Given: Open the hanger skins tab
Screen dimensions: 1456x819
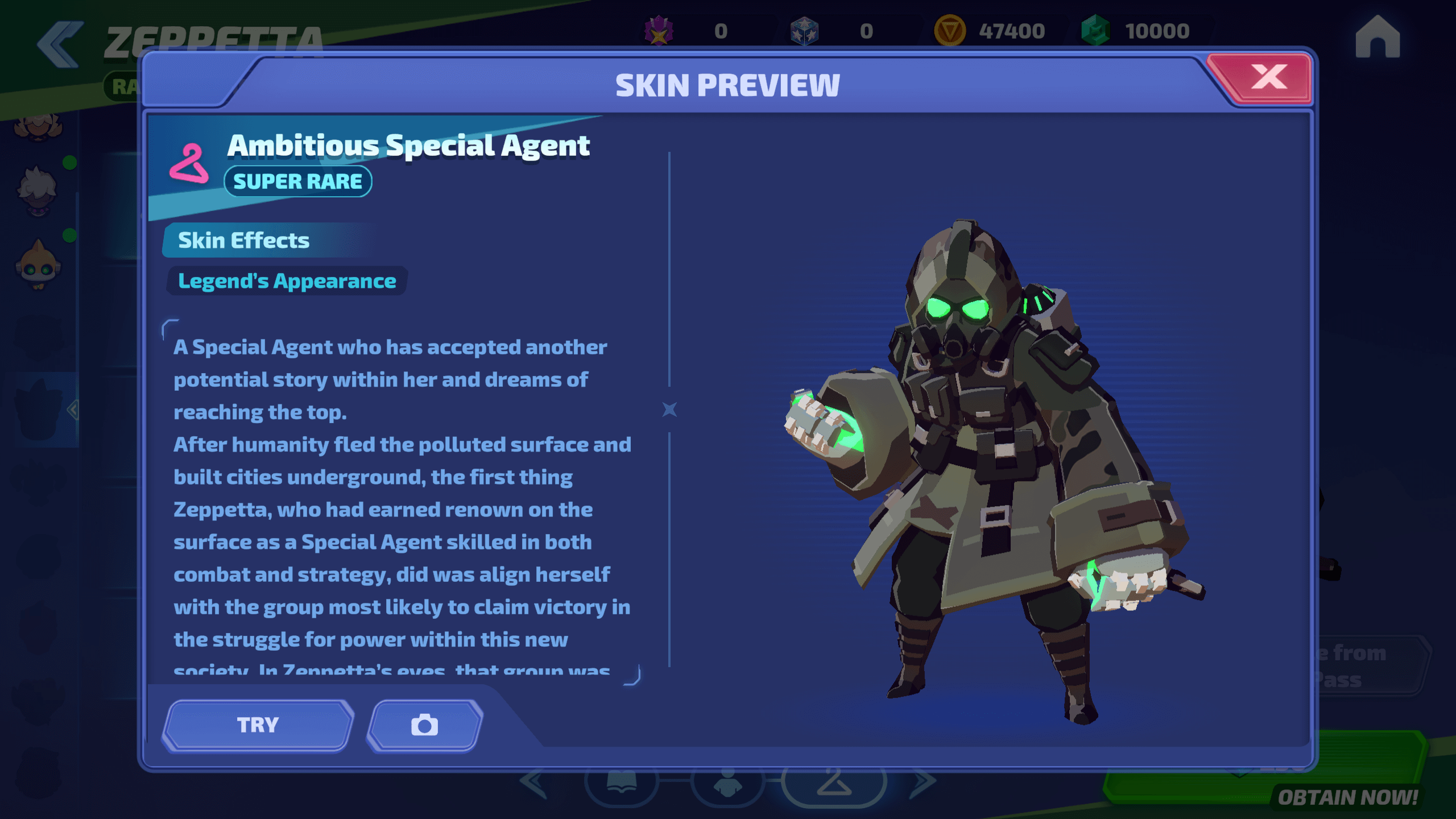Looking at the screenshot, I should (834, 785).
